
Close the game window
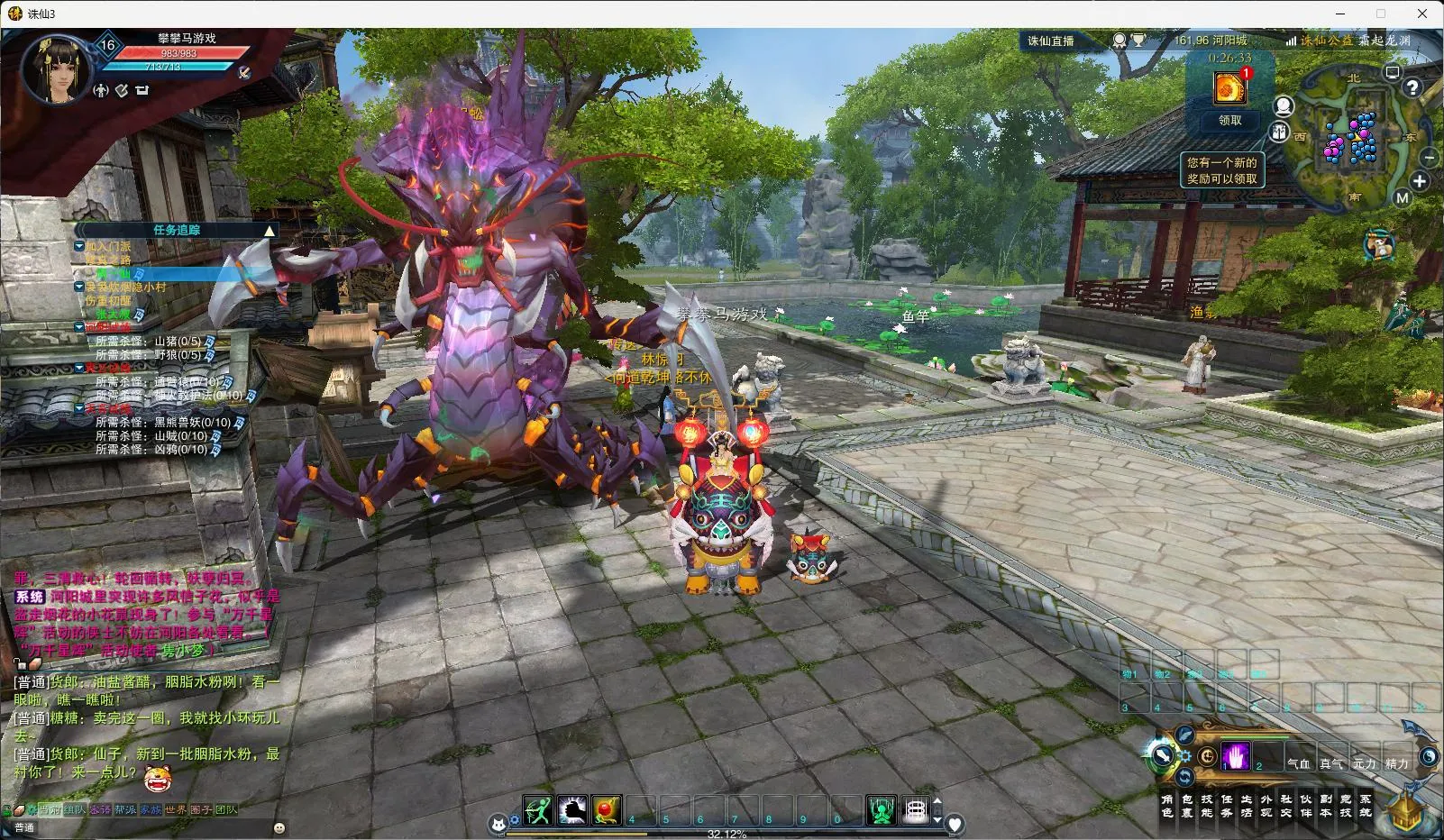[1423, 14]
